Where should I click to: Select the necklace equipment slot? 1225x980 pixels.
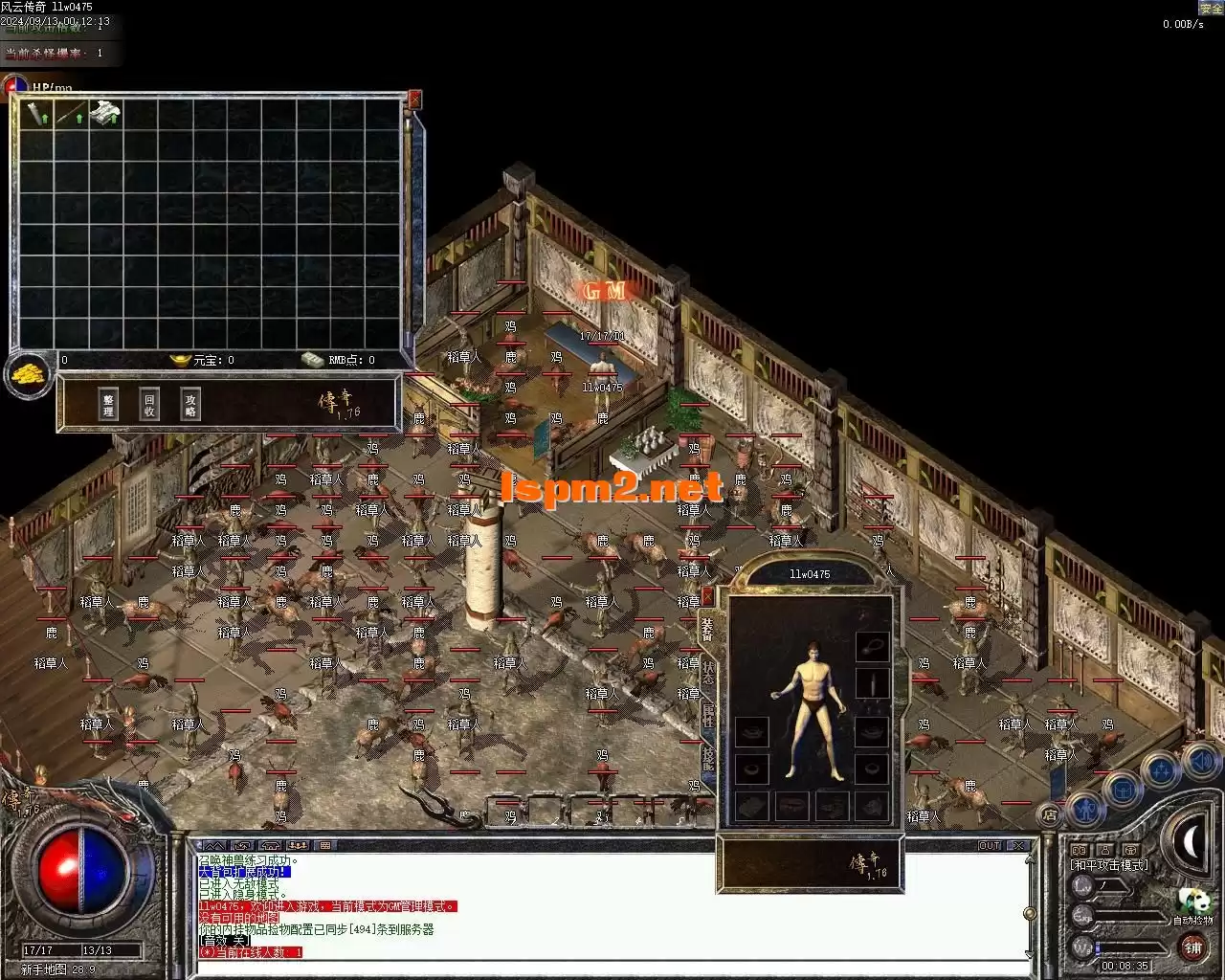[x=871, y=647]
